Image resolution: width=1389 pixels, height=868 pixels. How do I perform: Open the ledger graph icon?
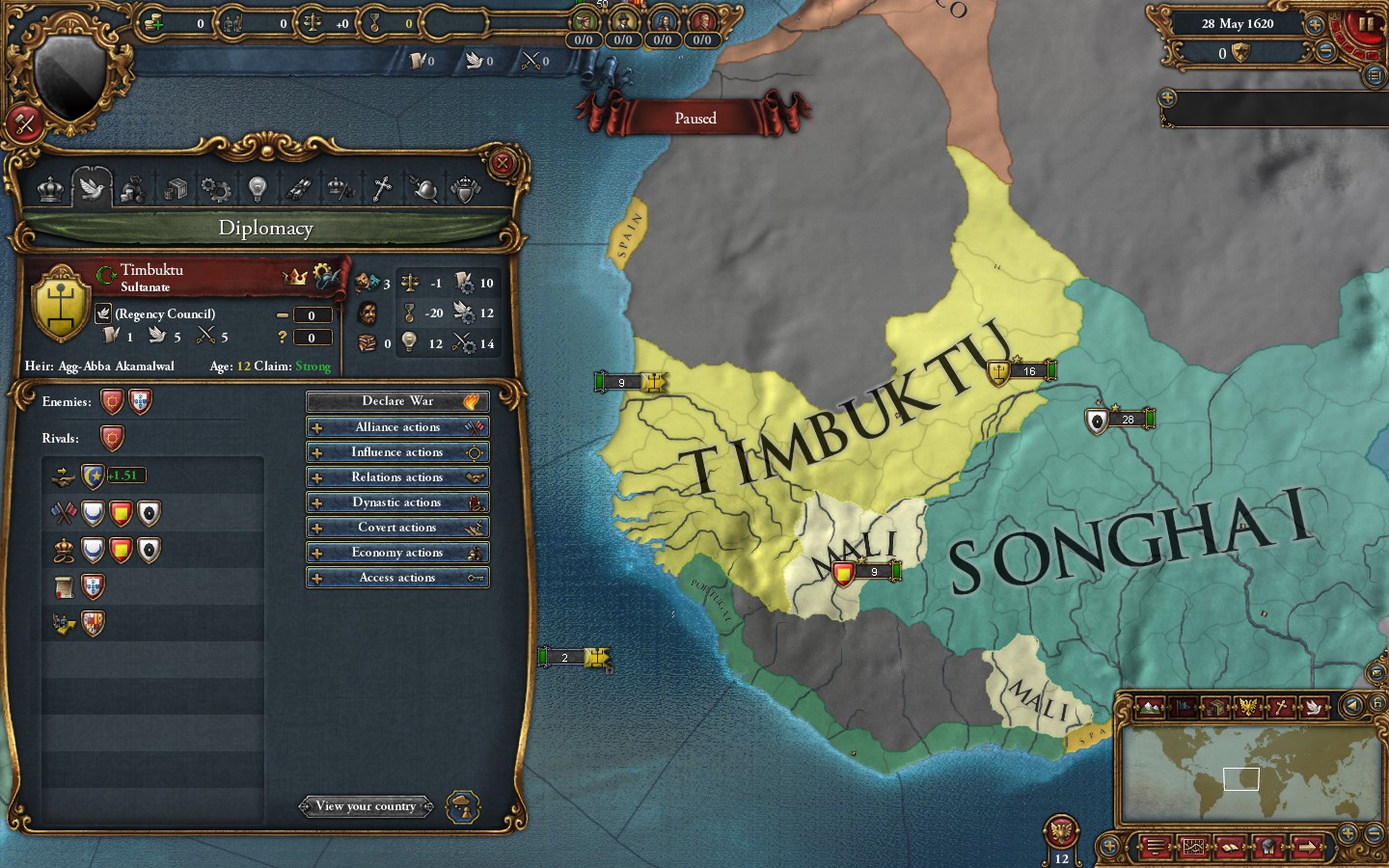[x=1193, y=847]
